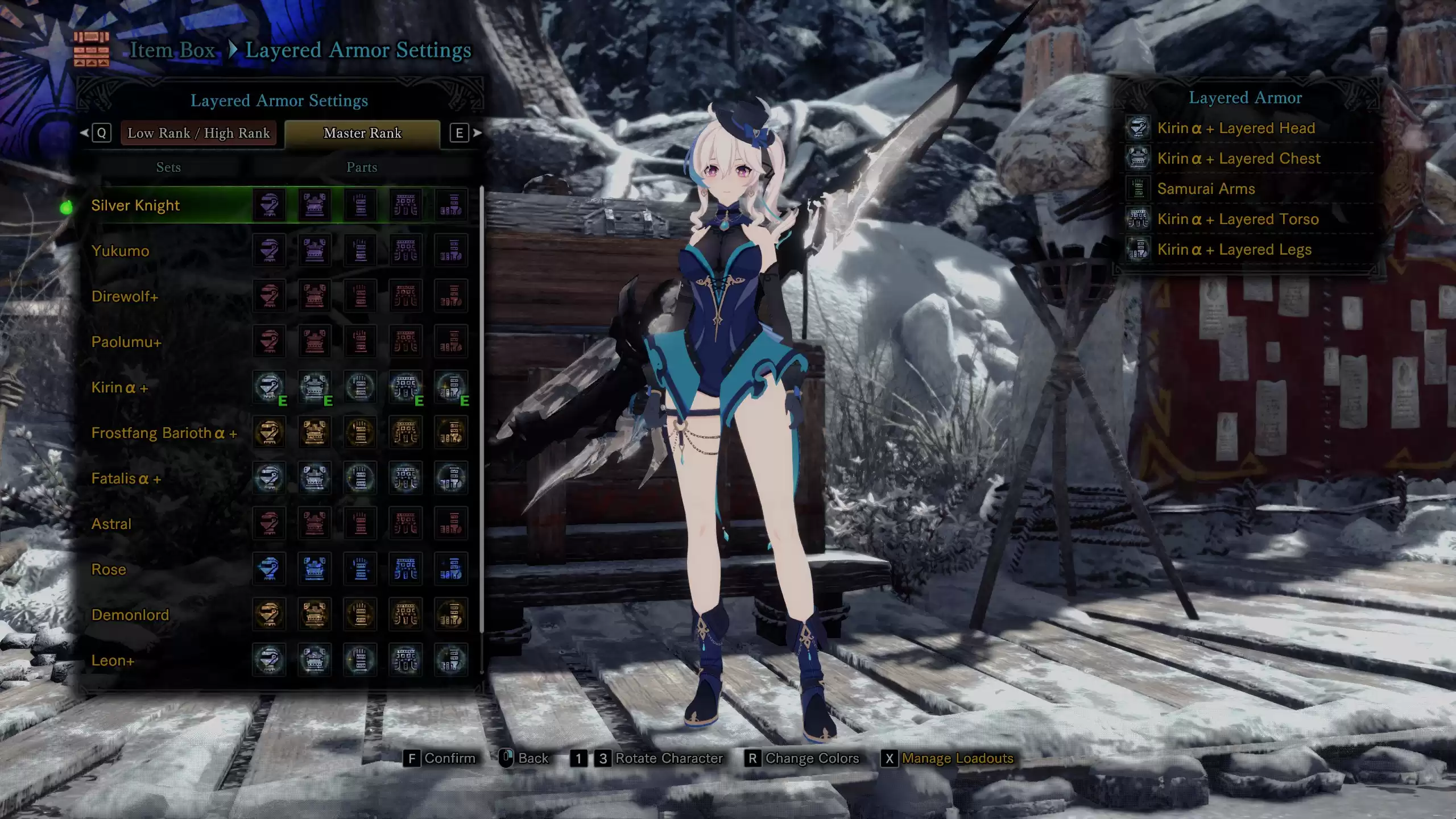
Task: Open the Change Colors option
Action: point(803,758)
